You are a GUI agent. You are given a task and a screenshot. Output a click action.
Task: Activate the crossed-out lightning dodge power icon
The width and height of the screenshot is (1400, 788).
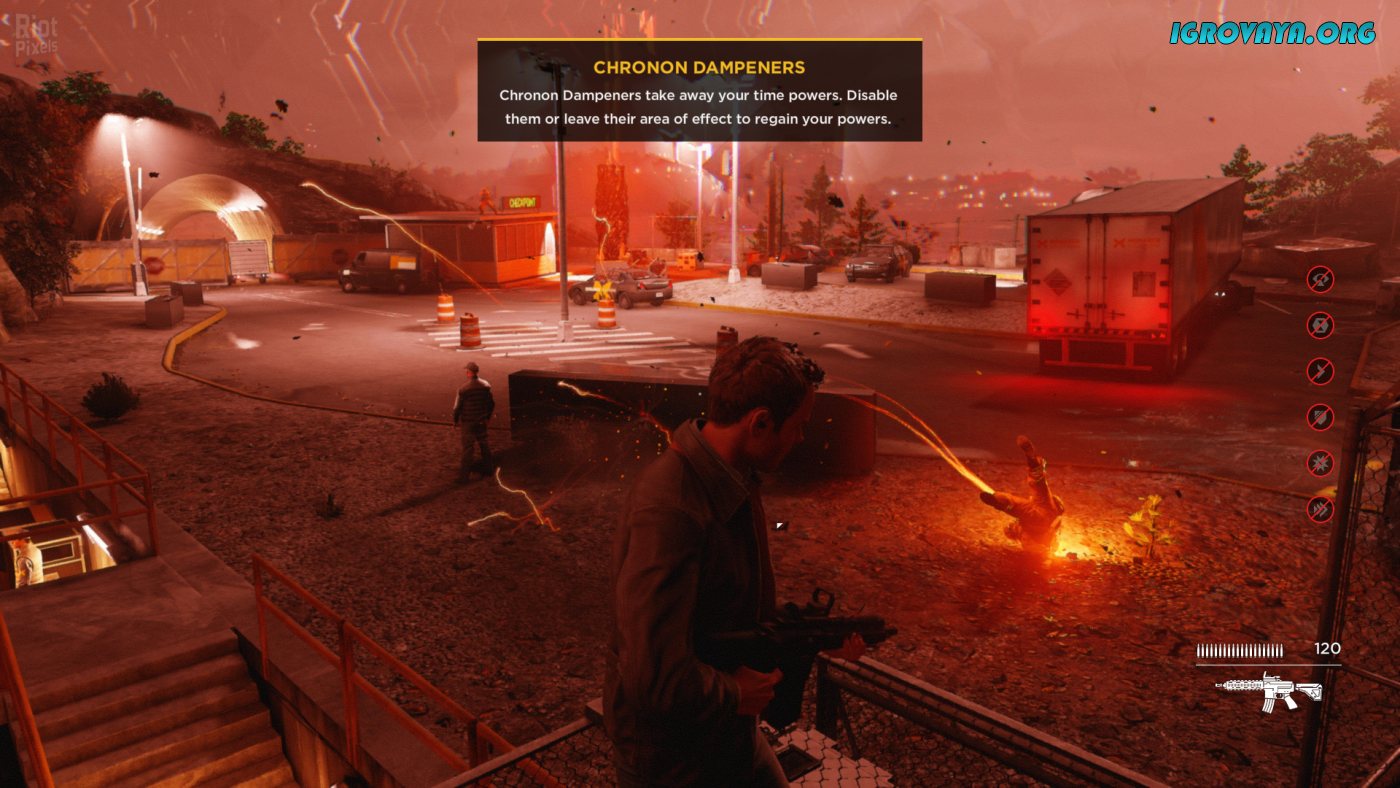coord(1320,371)
